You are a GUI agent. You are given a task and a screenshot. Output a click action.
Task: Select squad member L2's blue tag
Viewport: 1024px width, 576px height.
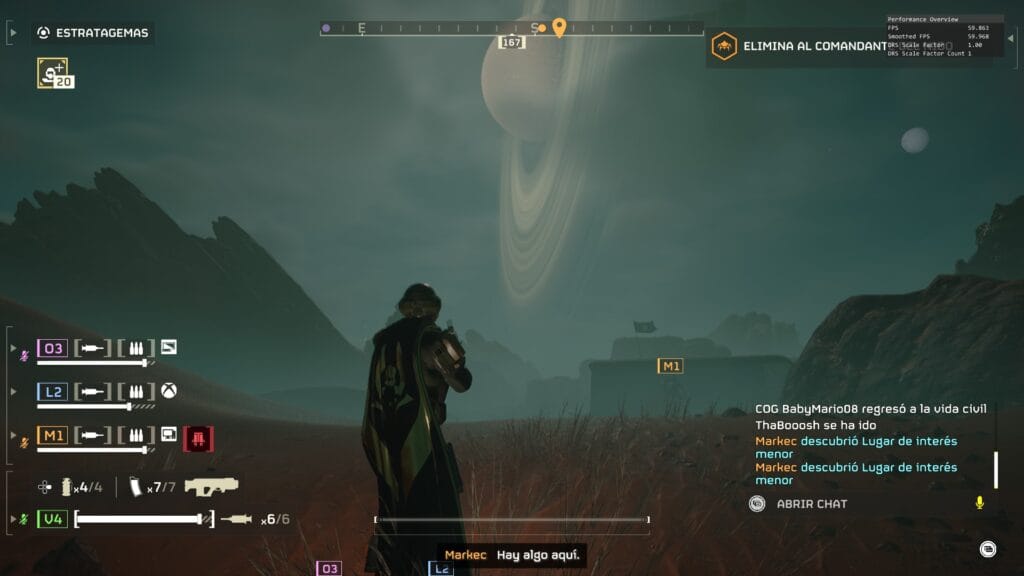click(x=52, y=392)
